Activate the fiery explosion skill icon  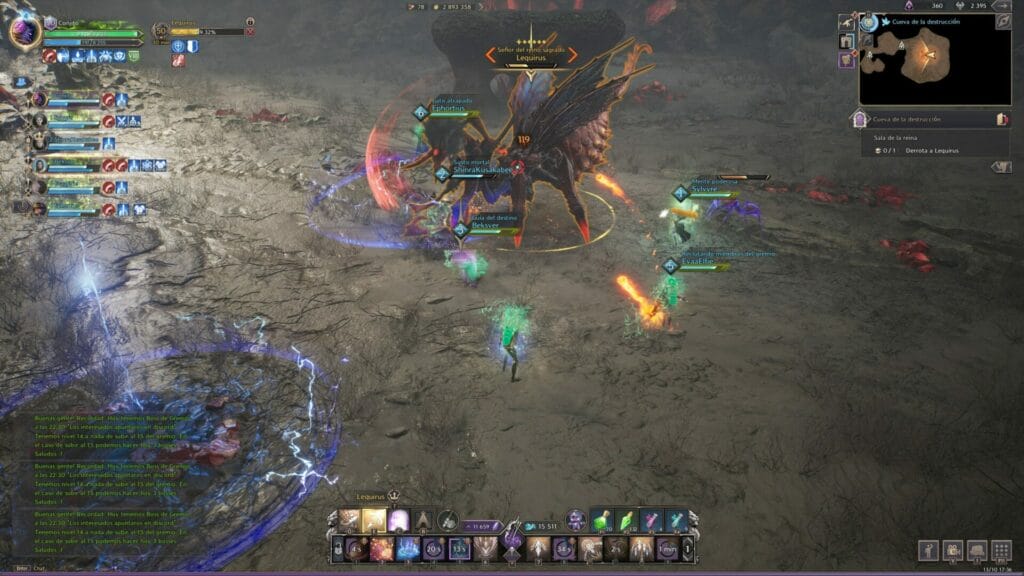(382, 548)
